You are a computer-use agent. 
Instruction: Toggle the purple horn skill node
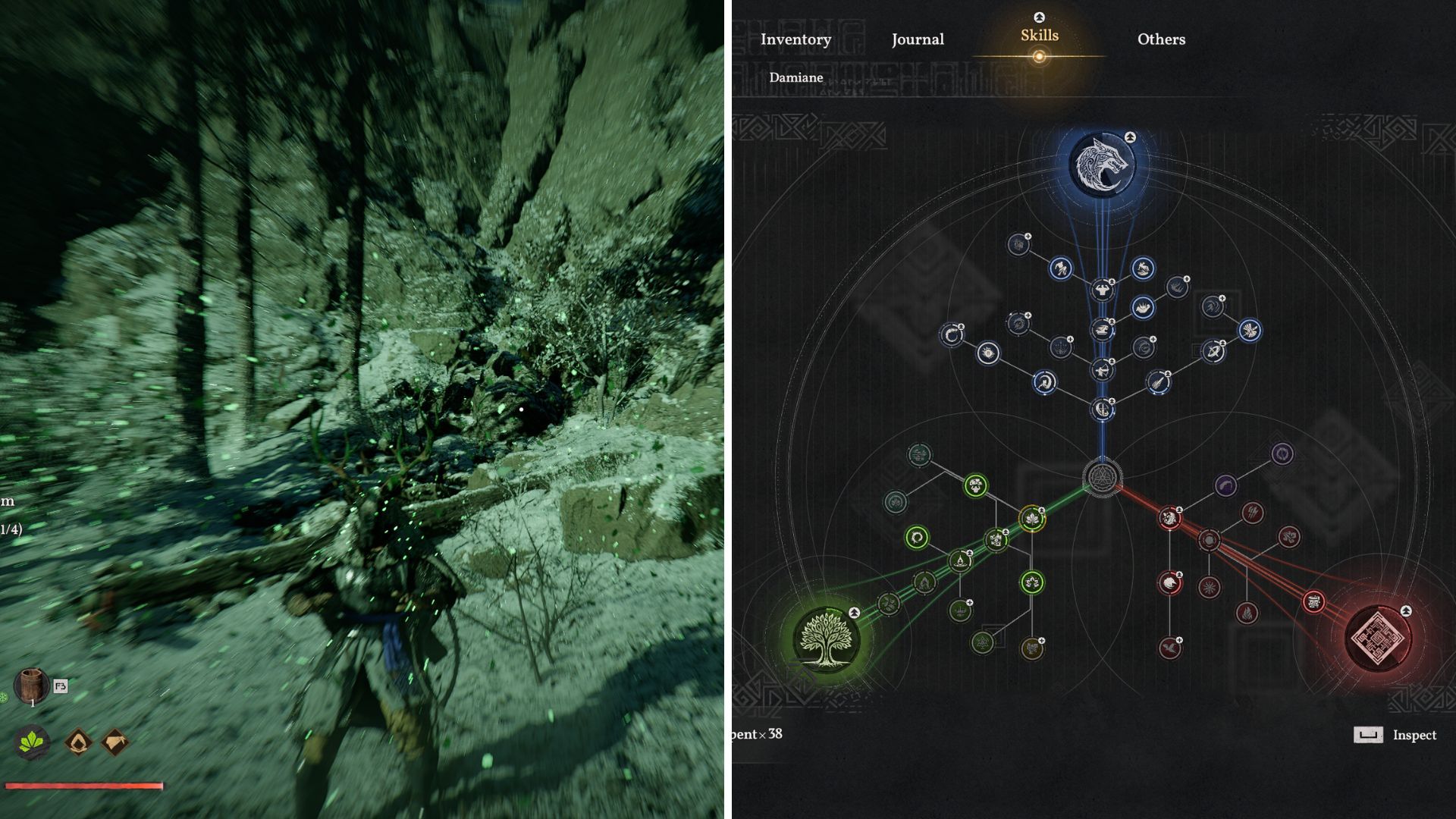pyautogui.click(x=1225, y=485)
